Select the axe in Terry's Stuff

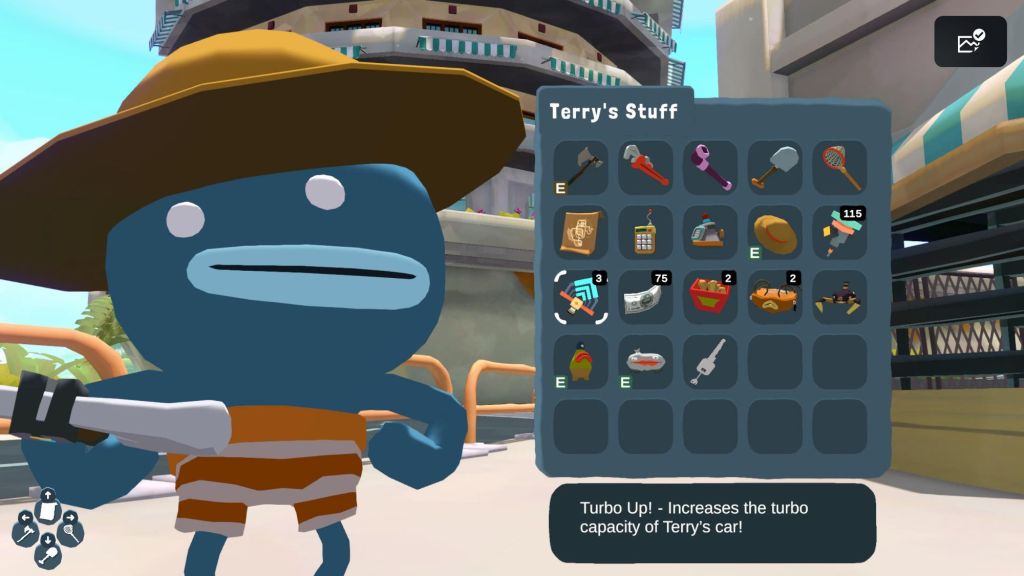tap(581, 167)
